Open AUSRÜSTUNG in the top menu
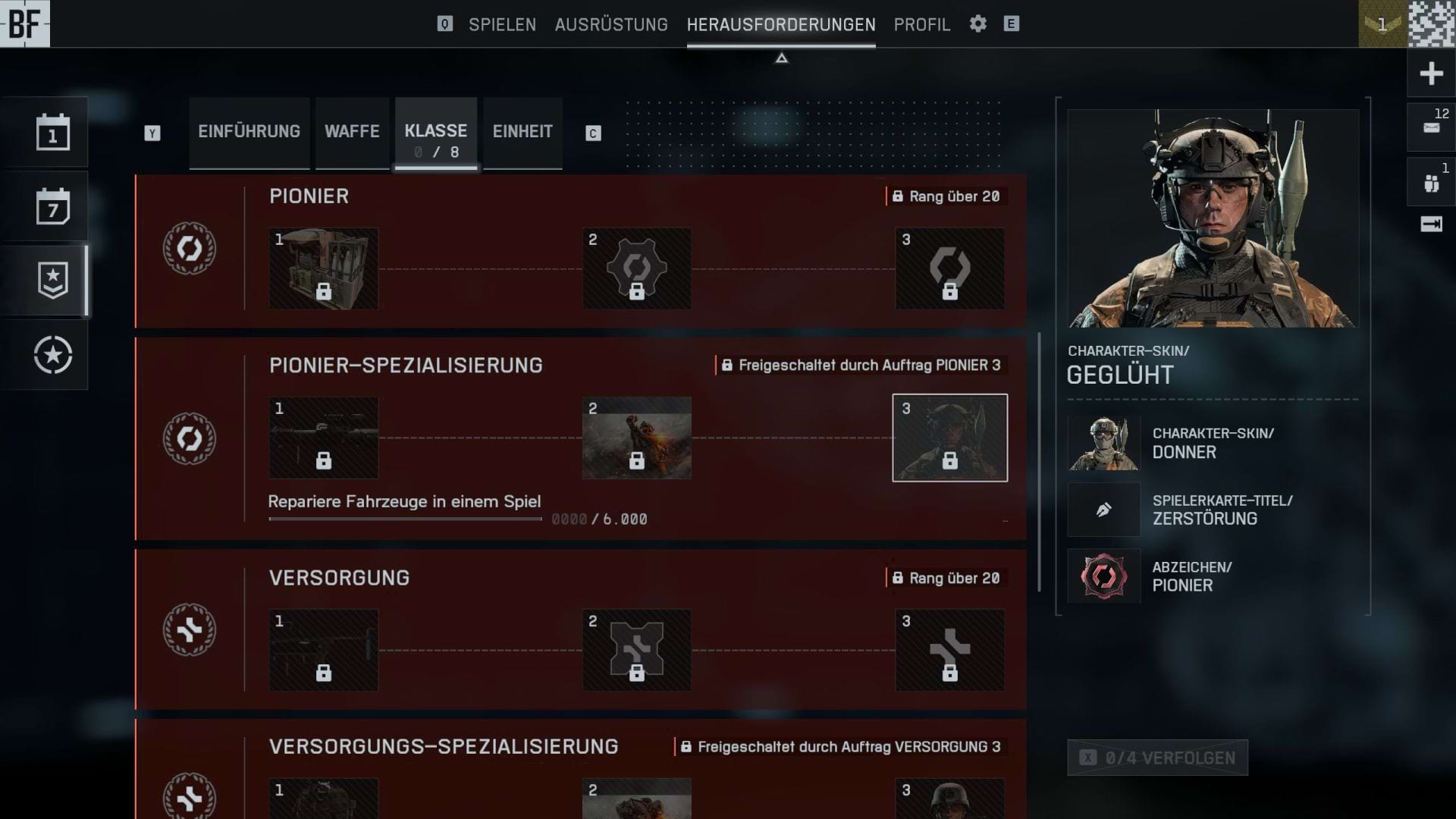1456x819 pixels. (611, 24)
